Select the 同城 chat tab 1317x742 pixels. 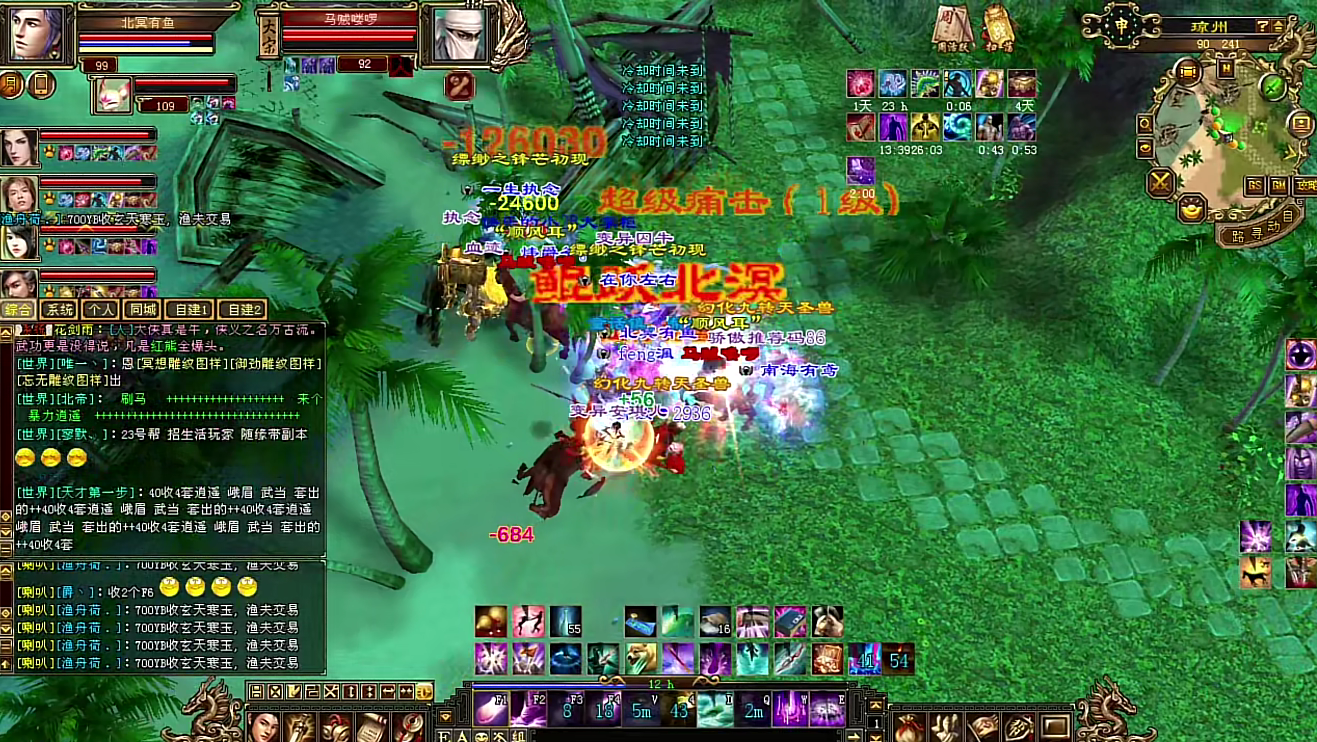142,310
